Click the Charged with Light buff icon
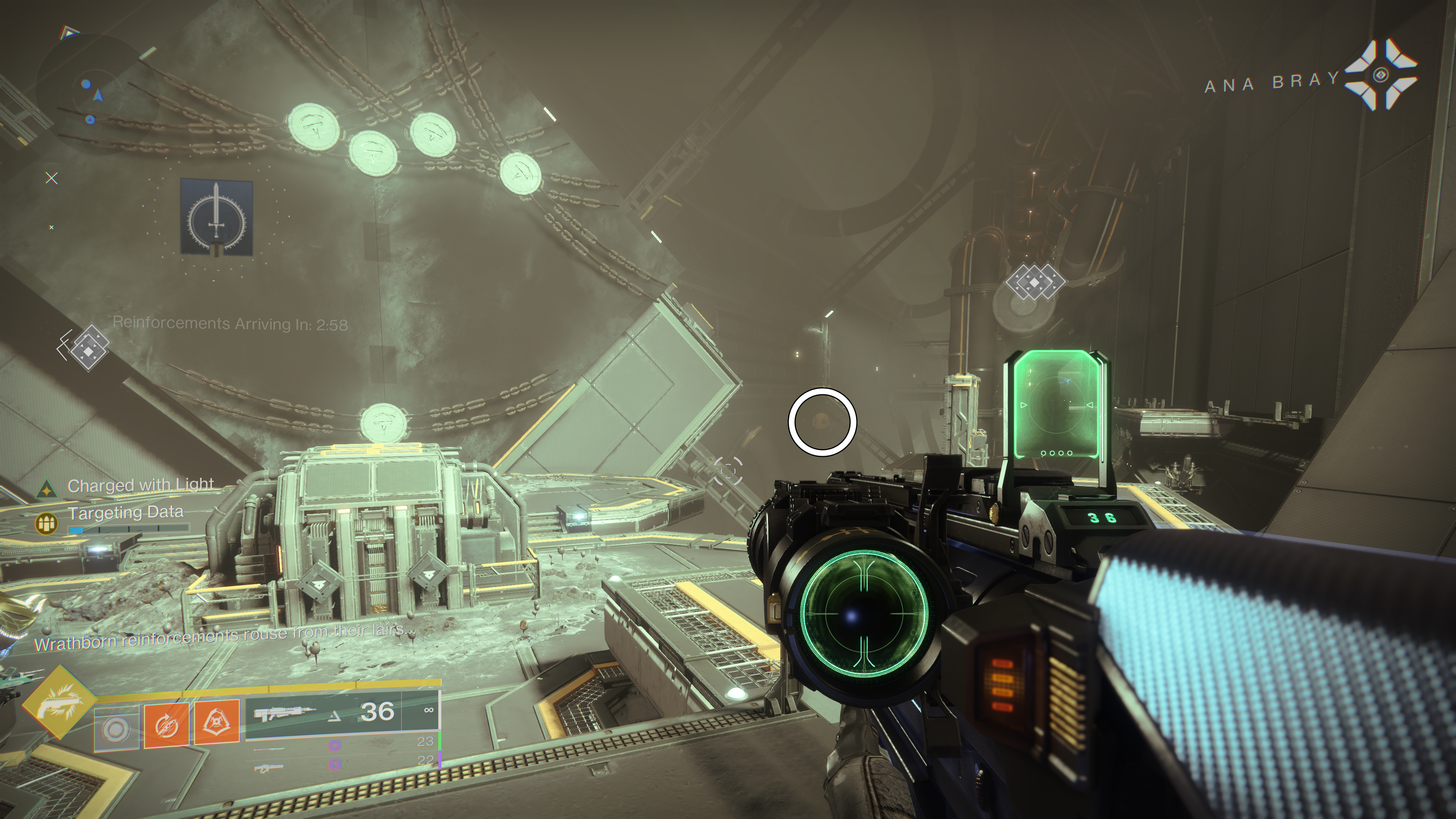This screenshot has height=819, width=1456. (46, 489)
